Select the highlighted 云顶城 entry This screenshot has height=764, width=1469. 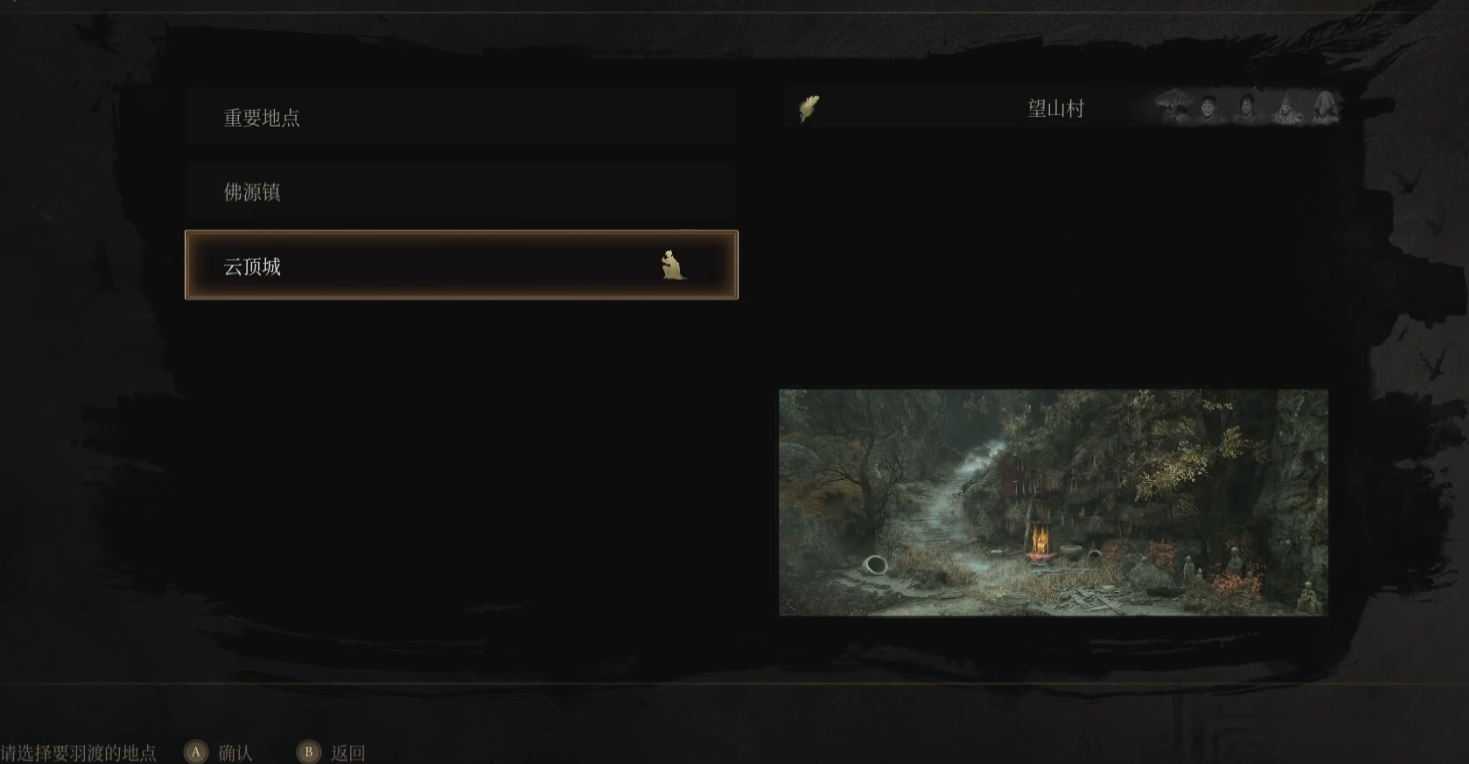(460, 266)
